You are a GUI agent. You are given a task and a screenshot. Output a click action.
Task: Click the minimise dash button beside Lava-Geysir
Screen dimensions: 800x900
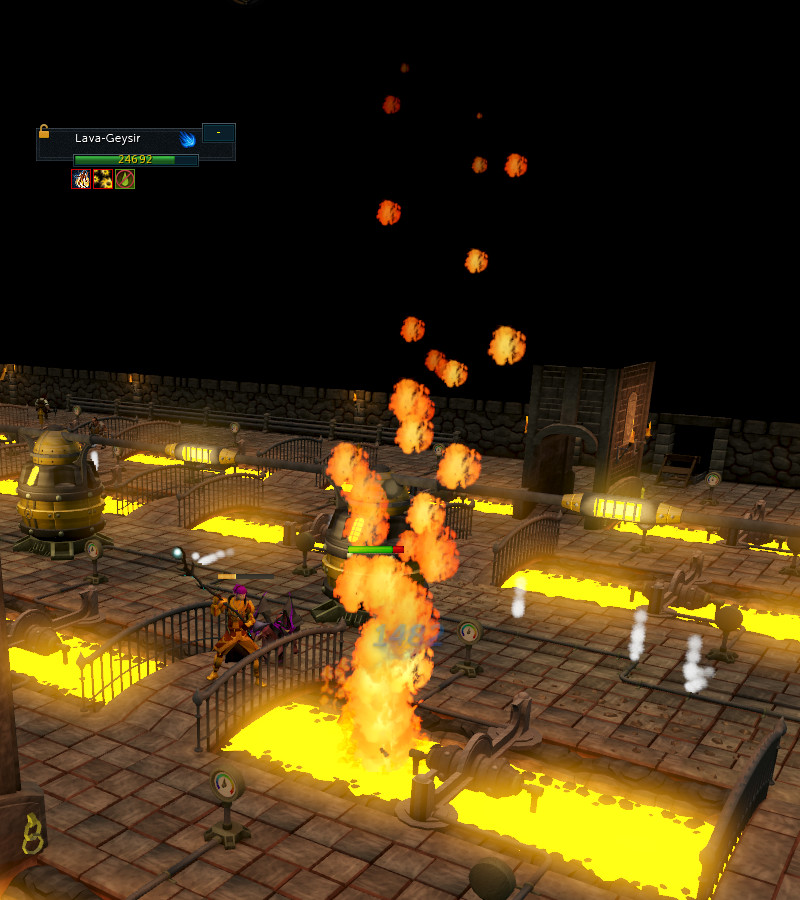click(218, 133)
